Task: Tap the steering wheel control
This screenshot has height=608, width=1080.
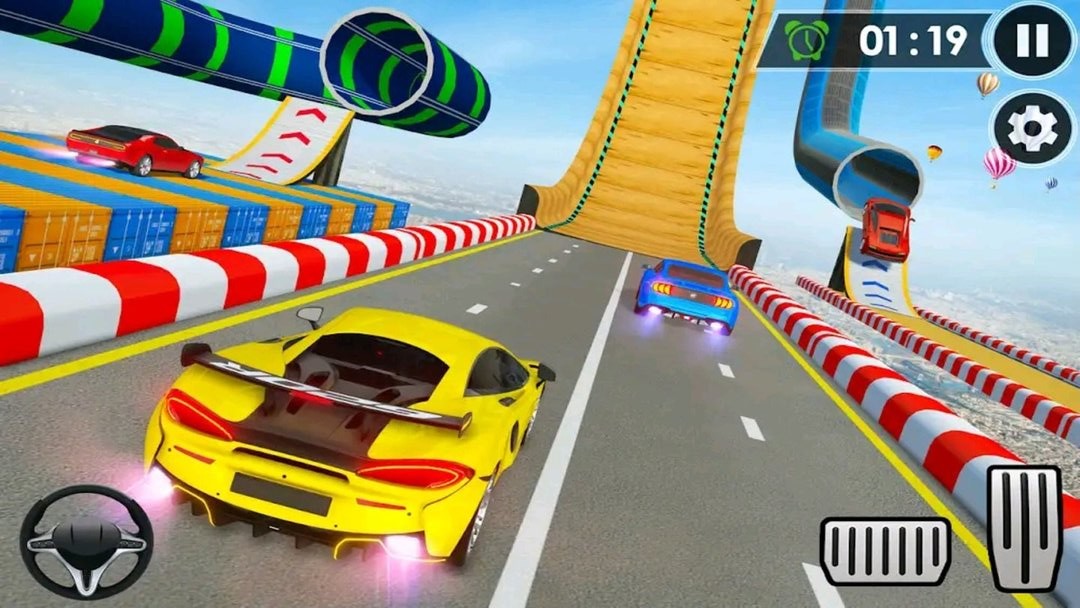Action: coord(86,541)
